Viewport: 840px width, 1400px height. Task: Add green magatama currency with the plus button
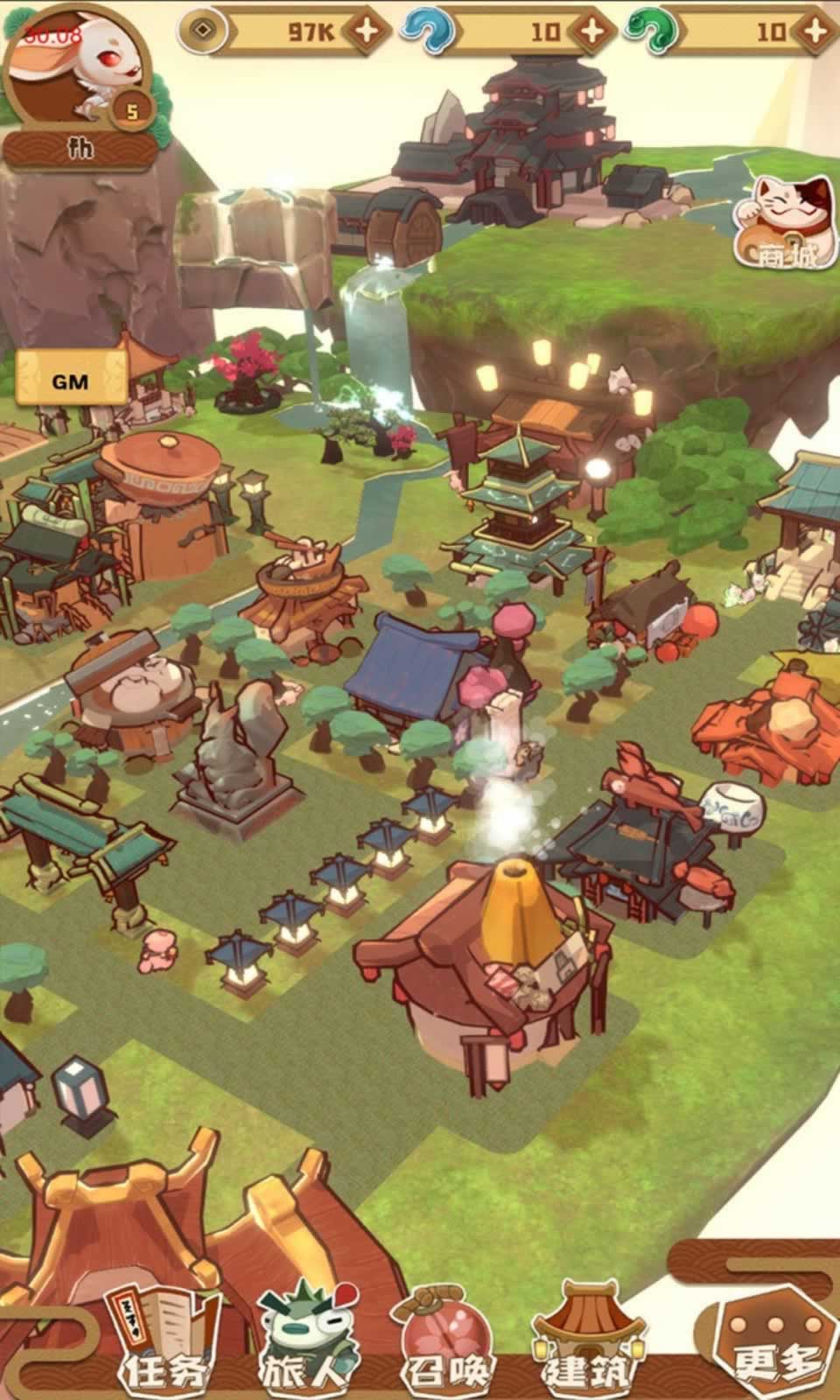coord(815,31)
